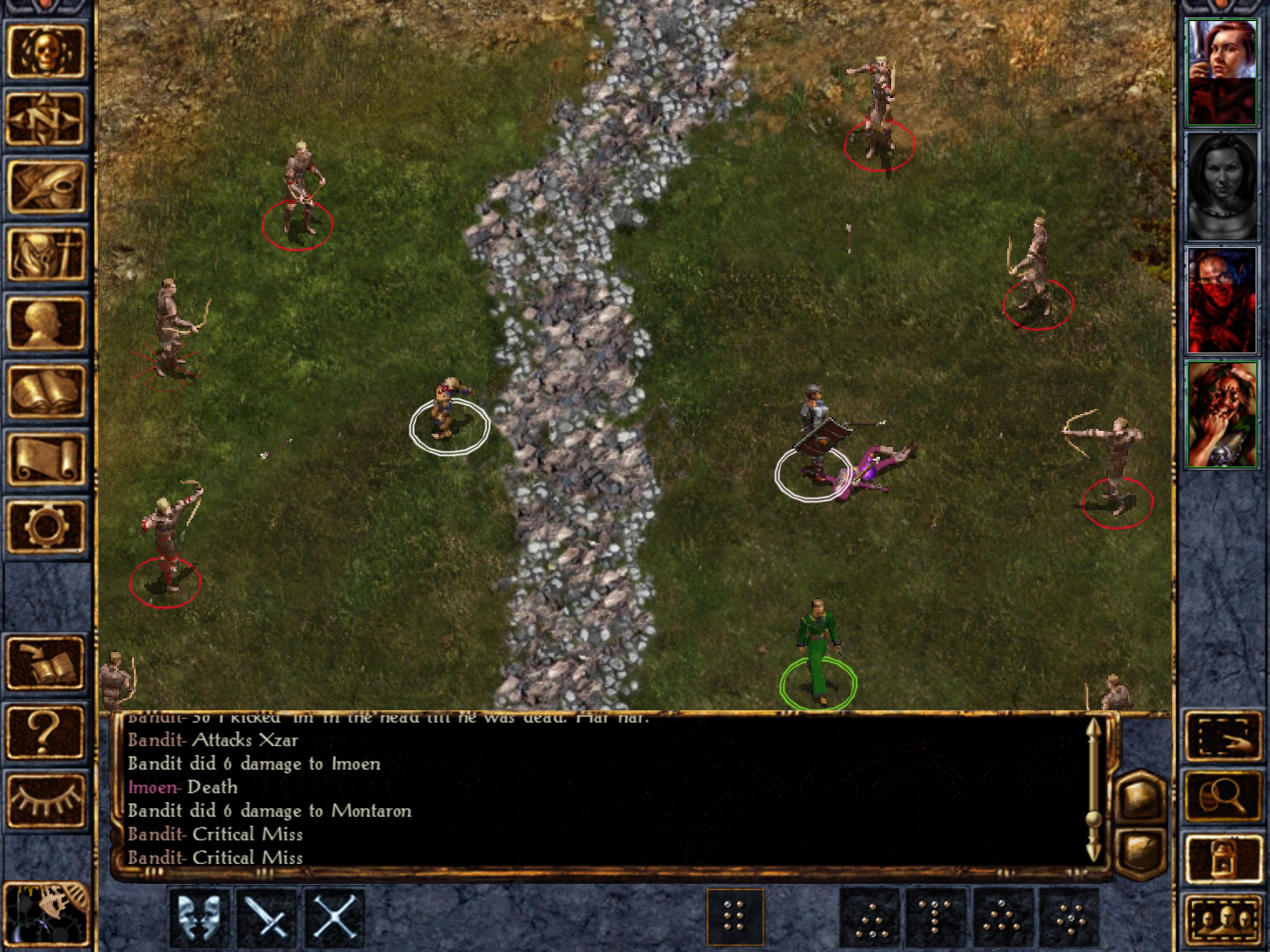This screenshot has width=1270, height=952.
Task: Open the mage spellbook with the open-book icon
Action: tap(45, 391)
